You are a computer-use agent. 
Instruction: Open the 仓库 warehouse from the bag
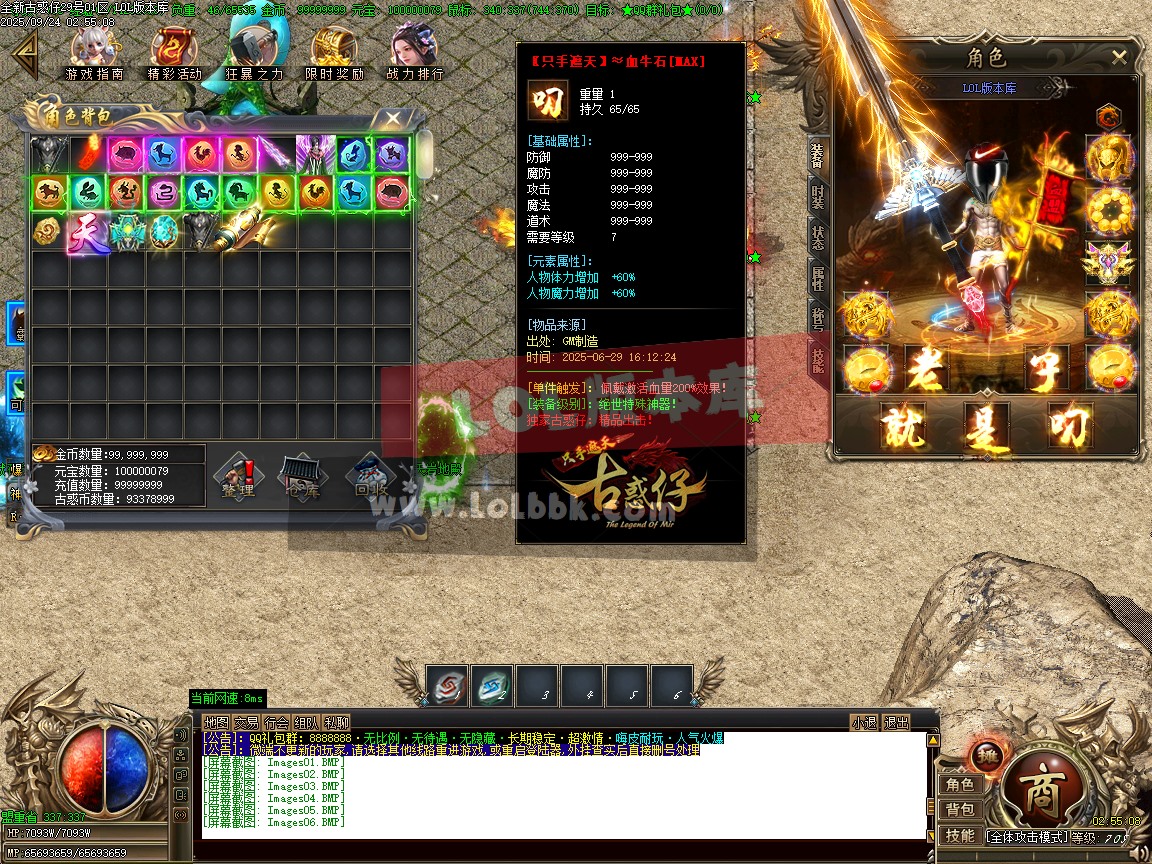click(x=301, y=476)
